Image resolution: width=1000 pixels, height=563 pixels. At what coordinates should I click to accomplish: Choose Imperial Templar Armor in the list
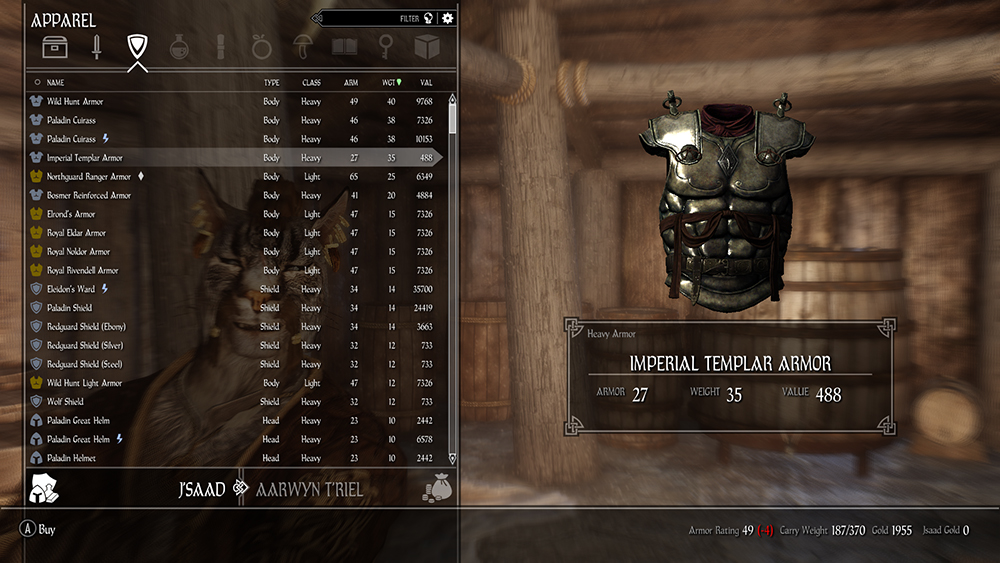pos(85,158)
